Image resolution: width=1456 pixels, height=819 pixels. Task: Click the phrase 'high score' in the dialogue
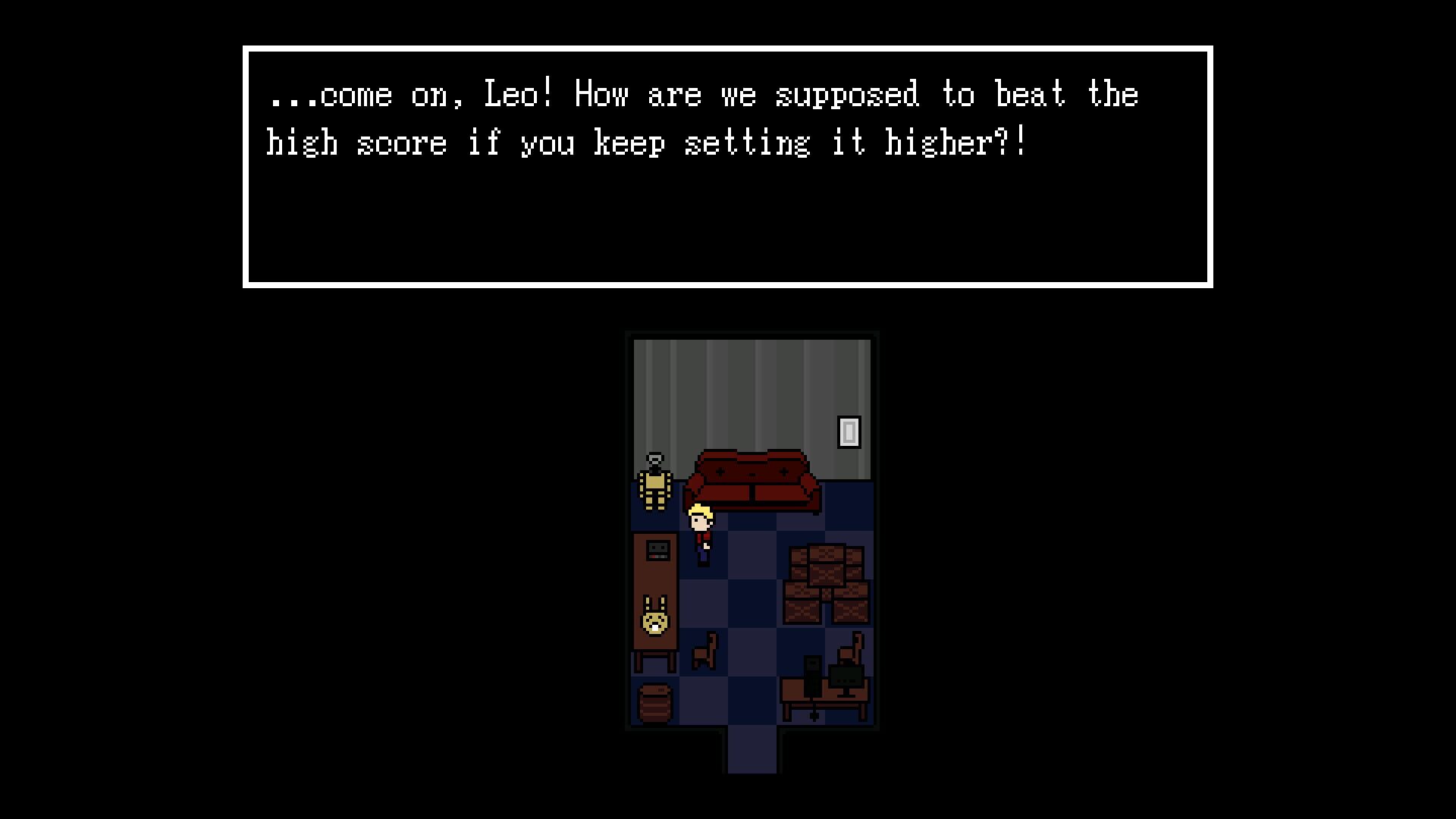pos(356,141)
